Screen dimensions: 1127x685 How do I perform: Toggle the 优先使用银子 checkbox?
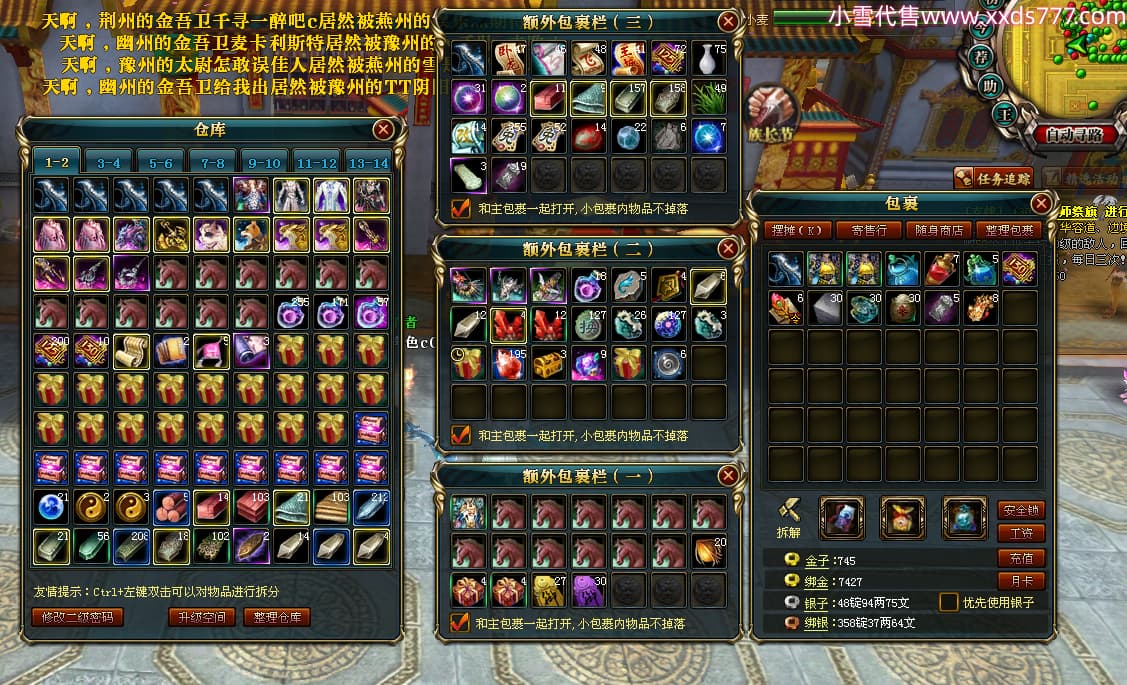pyautogui.click(x=948, y=602)
